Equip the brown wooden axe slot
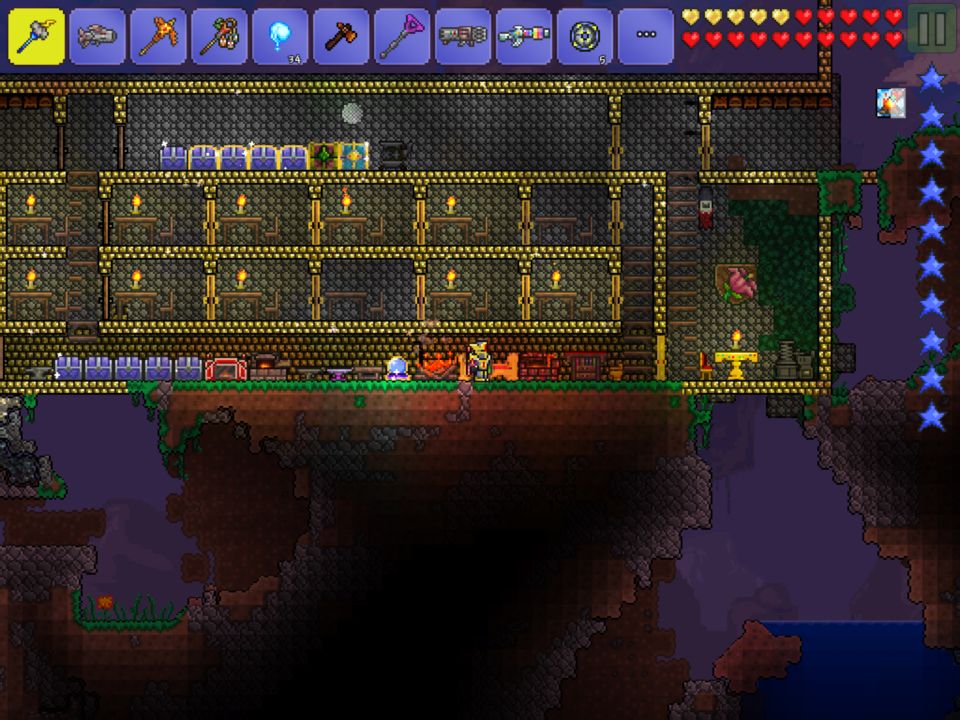The width and height of the screenshot is (960, 720). (x=342, y=37)
